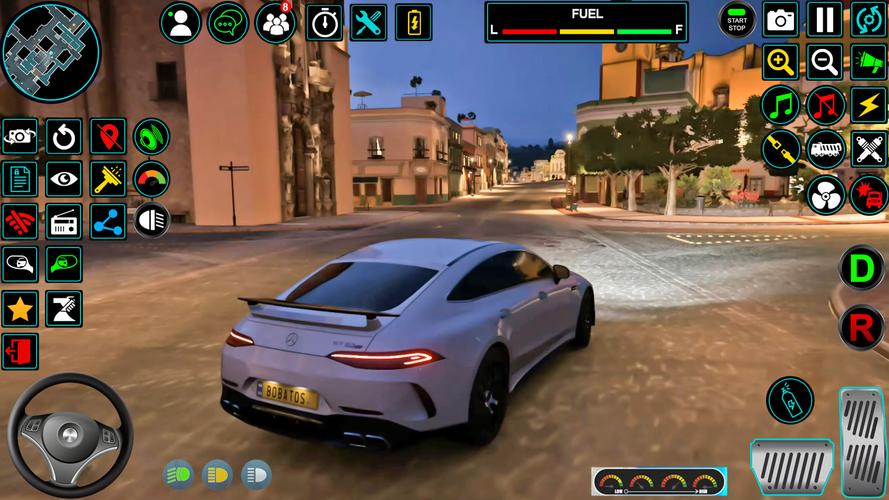The image size is (889, 500).
Task: Mute music with the red crossed note
Action: (825, 105)
